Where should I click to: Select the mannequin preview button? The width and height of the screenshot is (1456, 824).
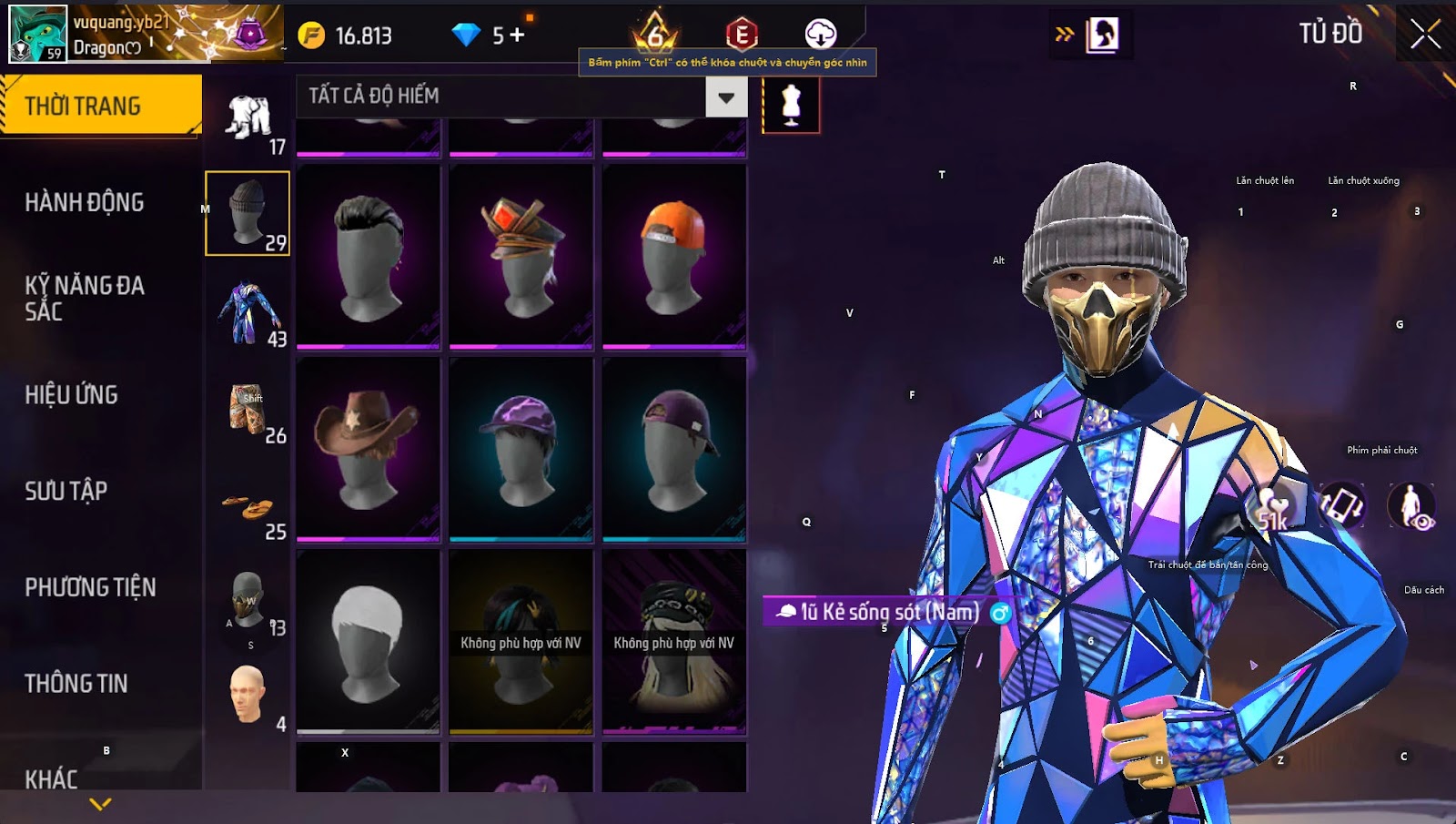(x=791, y=105)
